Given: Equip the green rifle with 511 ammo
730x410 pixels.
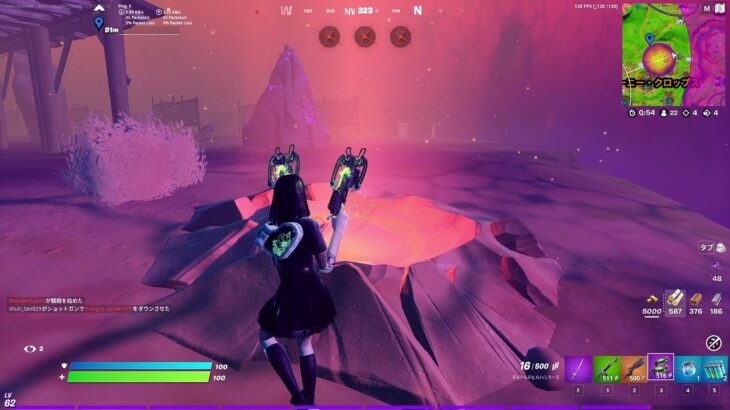Looking at the screenshot, I should click(606, 368).
